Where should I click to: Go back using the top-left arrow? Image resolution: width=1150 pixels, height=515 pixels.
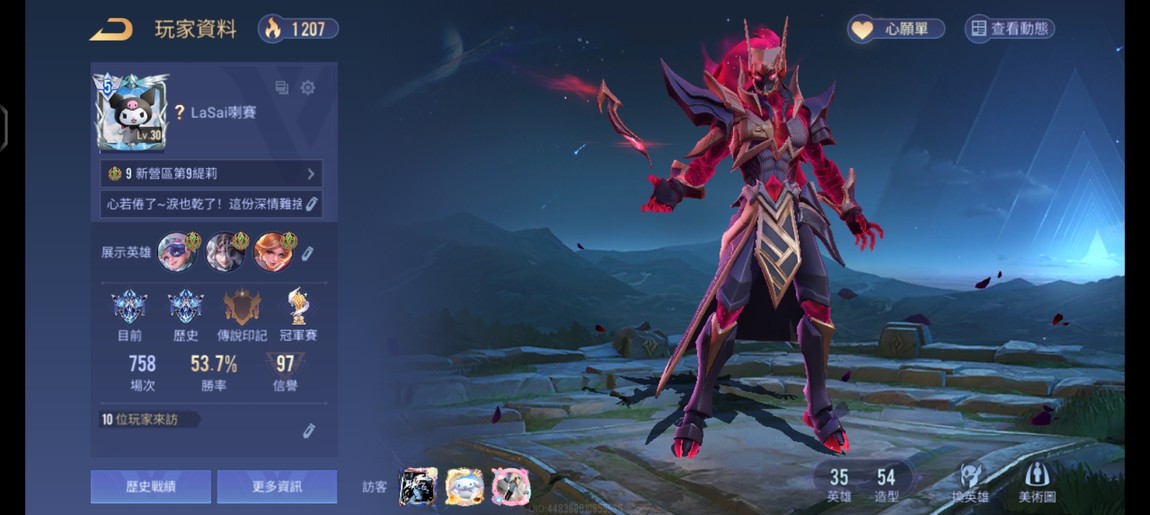coord(111,29)
